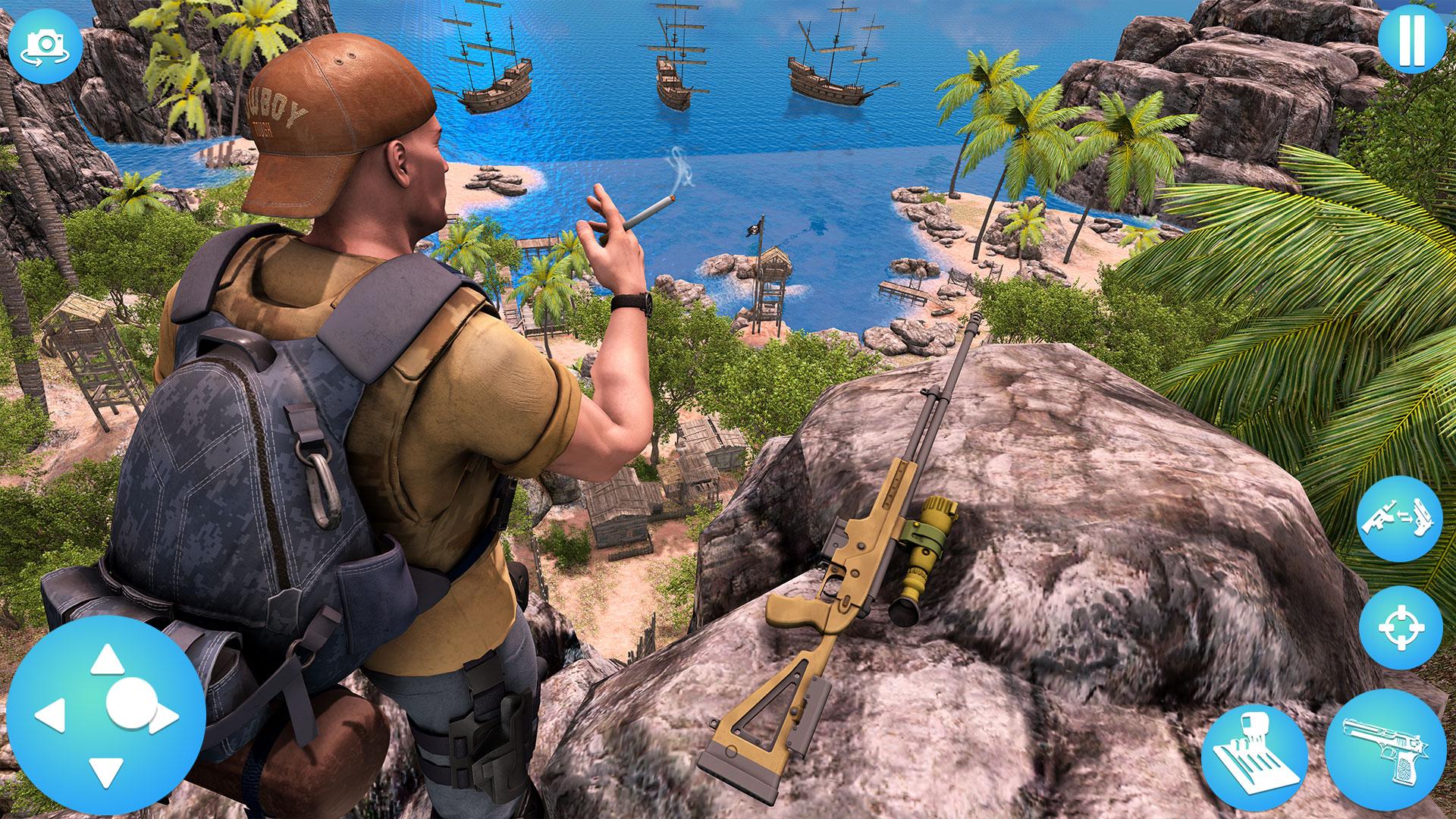Tap the camera switch icon
Image resolution: width=1456 pixels, height=819 pixels.
pos(42,43)
